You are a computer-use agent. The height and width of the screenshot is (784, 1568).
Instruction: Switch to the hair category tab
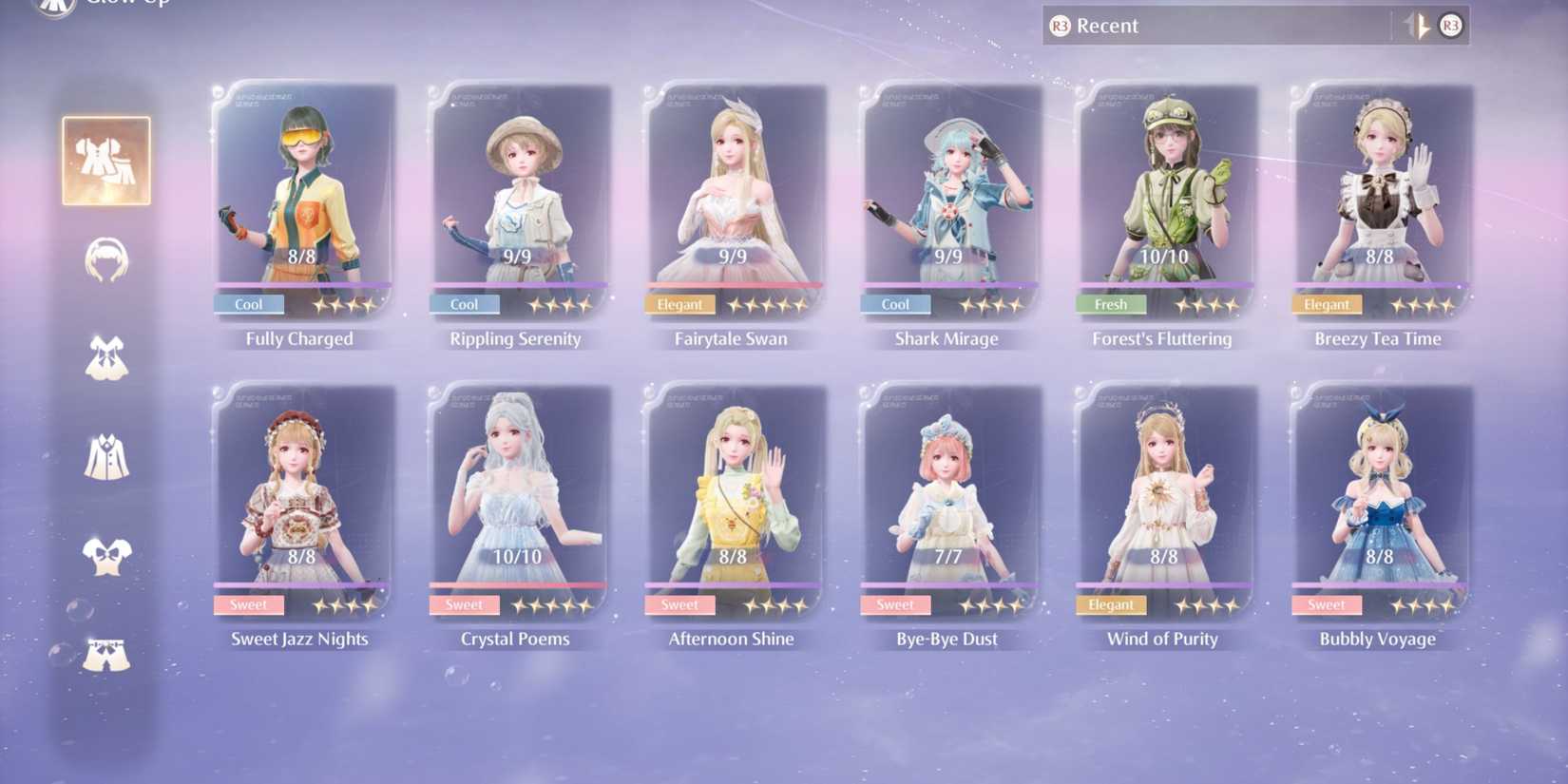(x=106, y=260)
